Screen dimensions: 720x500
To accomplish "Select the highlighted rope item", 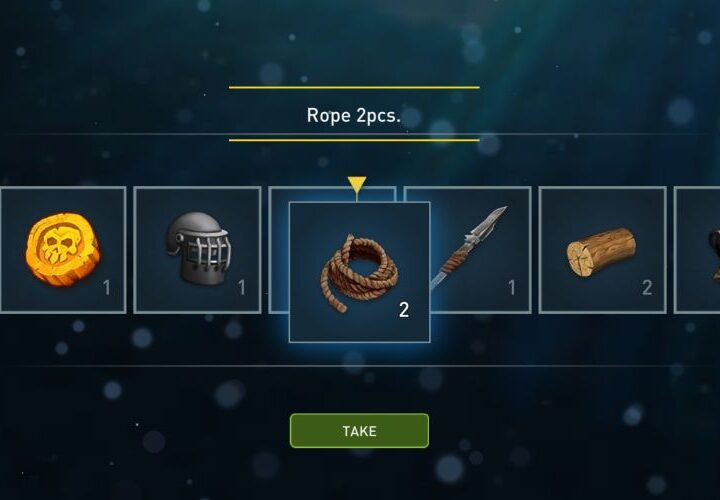I will pos(359,272).
